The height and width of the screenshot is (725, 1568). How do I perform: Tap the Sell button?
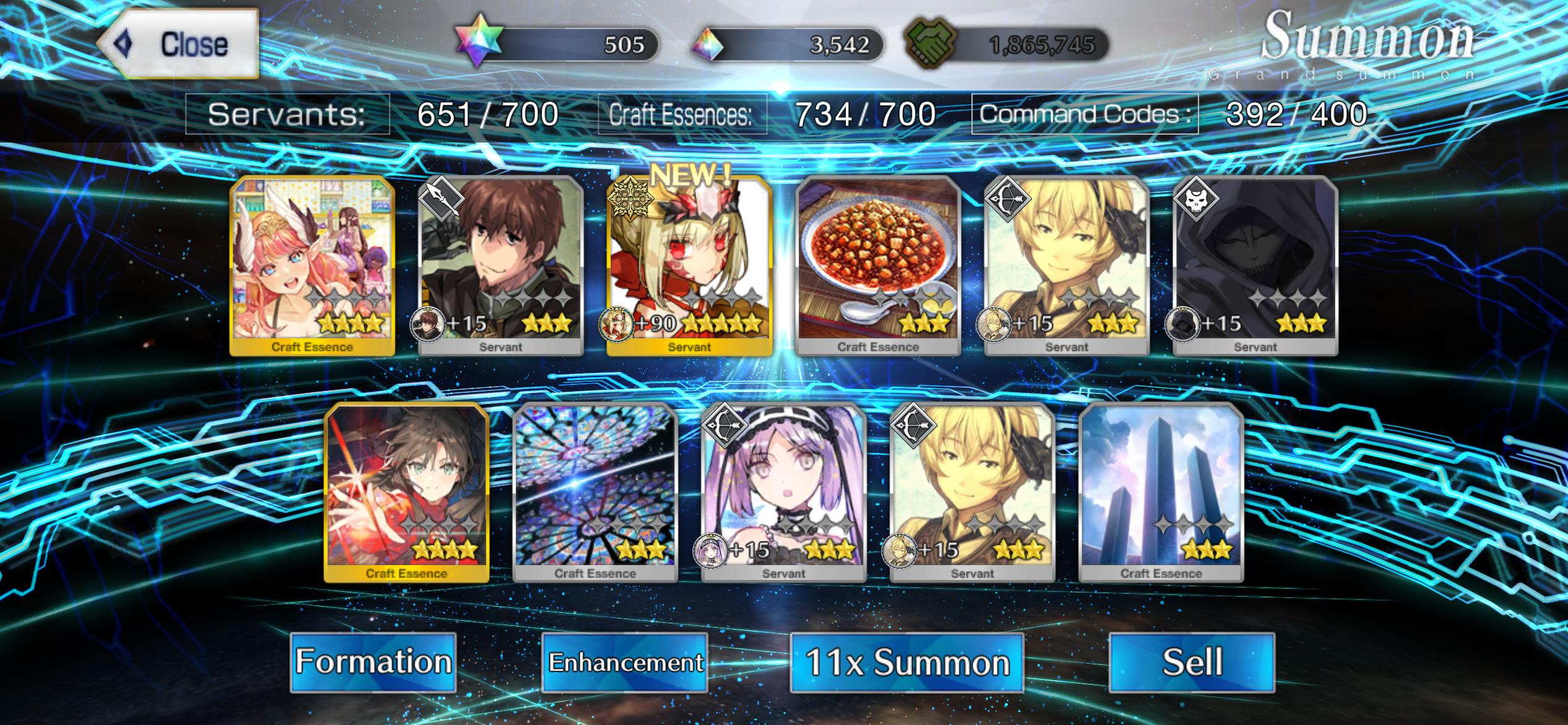coord(1192,662)
